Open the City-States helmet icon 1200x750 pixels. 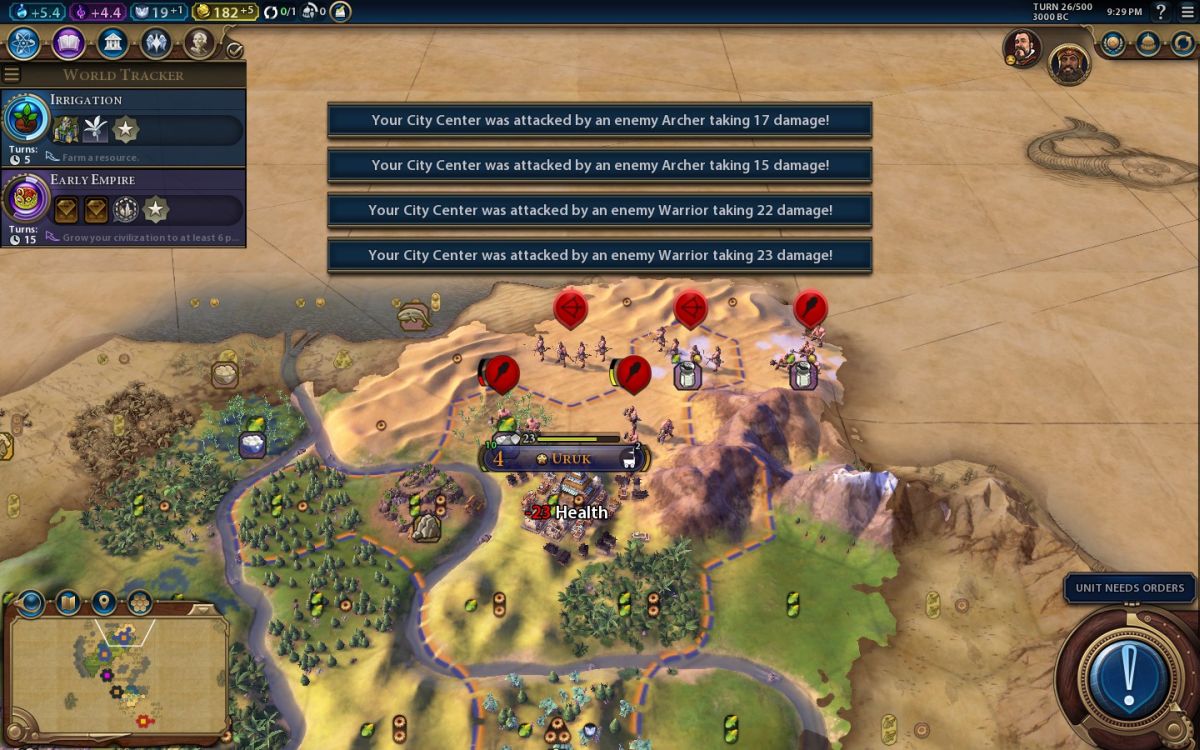point(1149,43)
